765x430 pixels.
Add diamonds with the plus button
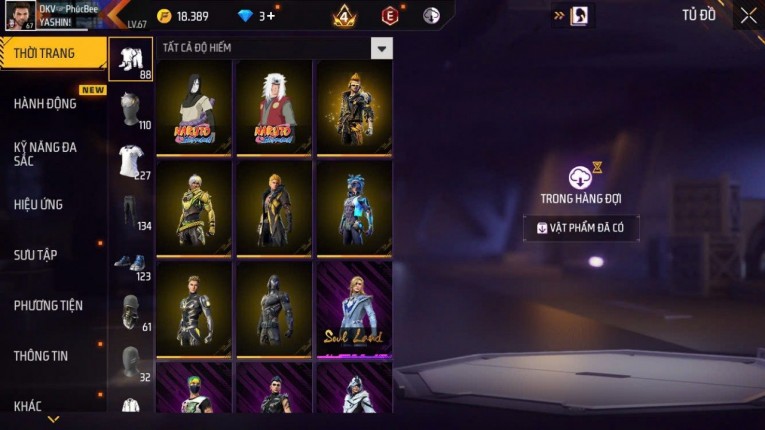pos(270,16)
